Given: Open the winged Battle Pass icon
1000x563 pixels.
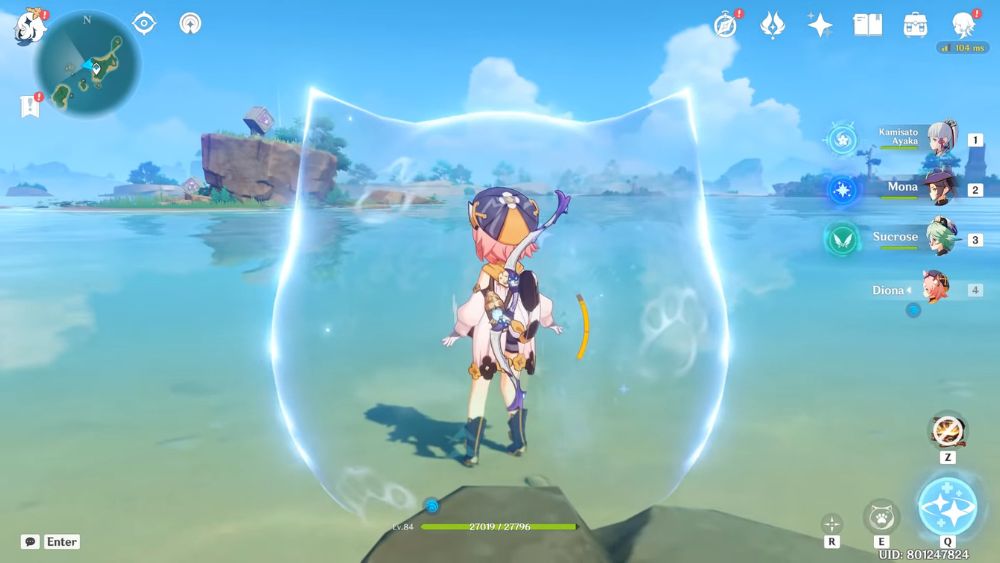Looking at the screenshot, I should click(772, 25).
